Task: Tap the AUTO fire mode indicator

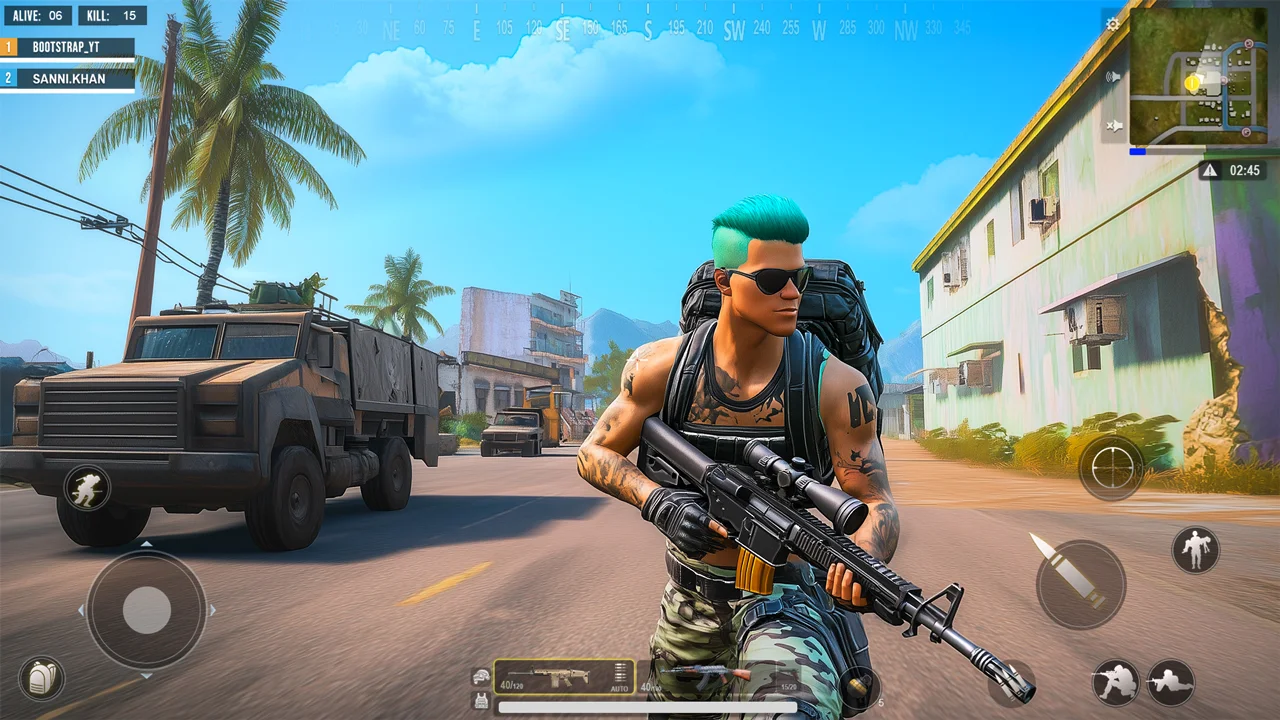Action: click(621, 687)
